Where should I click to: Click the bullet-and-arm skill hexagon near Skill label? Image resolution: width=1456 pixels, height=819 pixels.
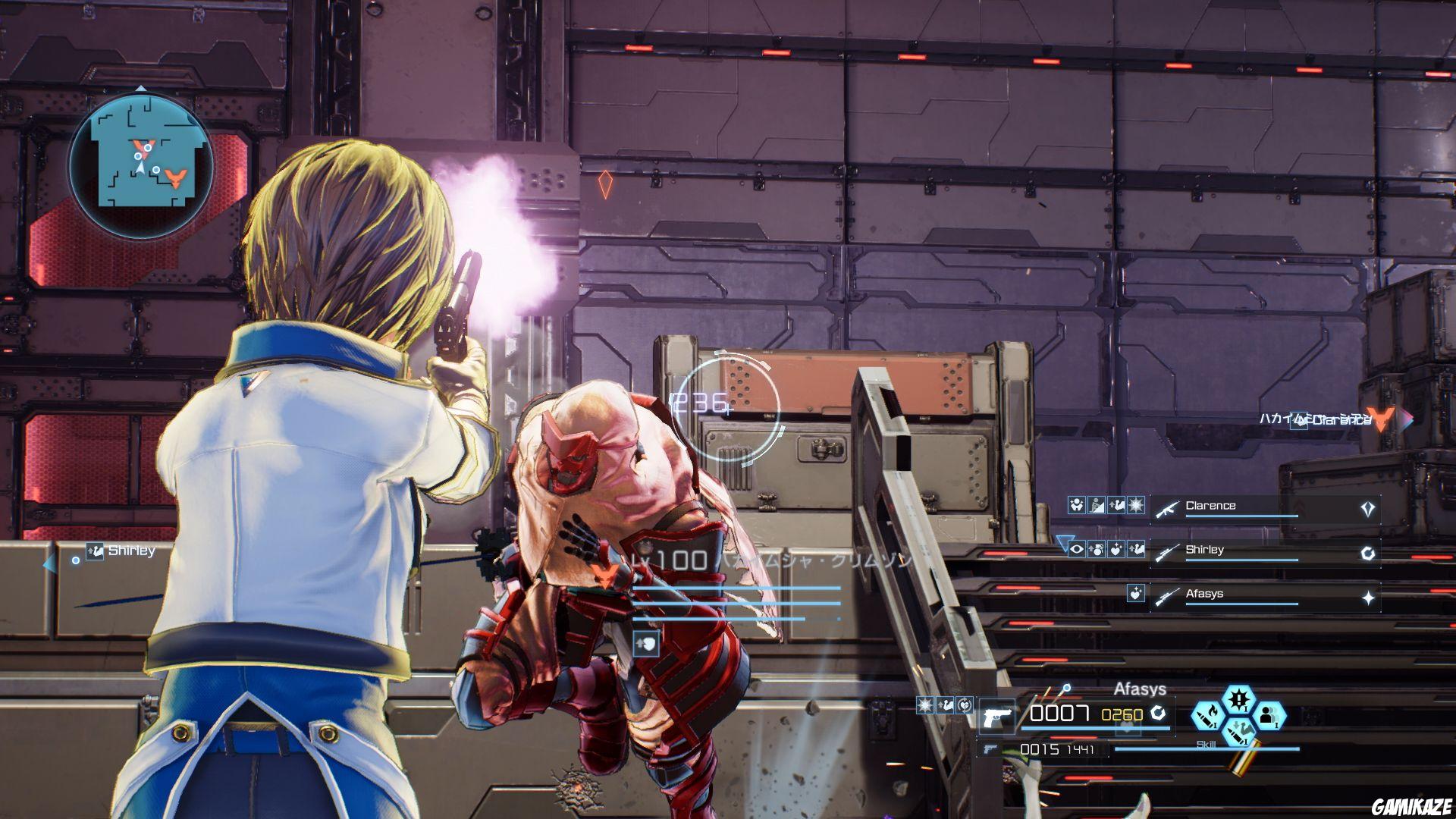click(1238, 732)
